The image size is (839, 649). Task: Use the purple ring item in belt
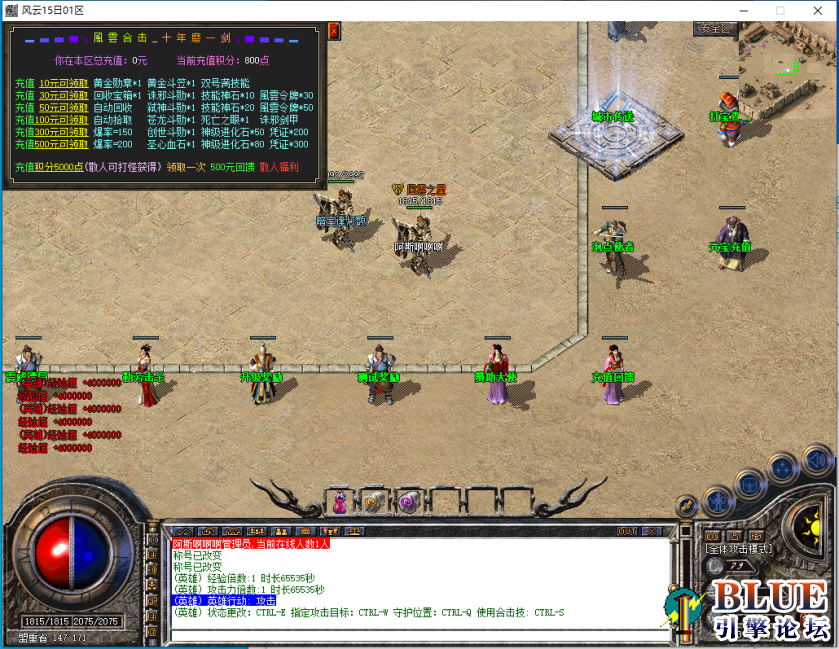click(x=407, y=501)
